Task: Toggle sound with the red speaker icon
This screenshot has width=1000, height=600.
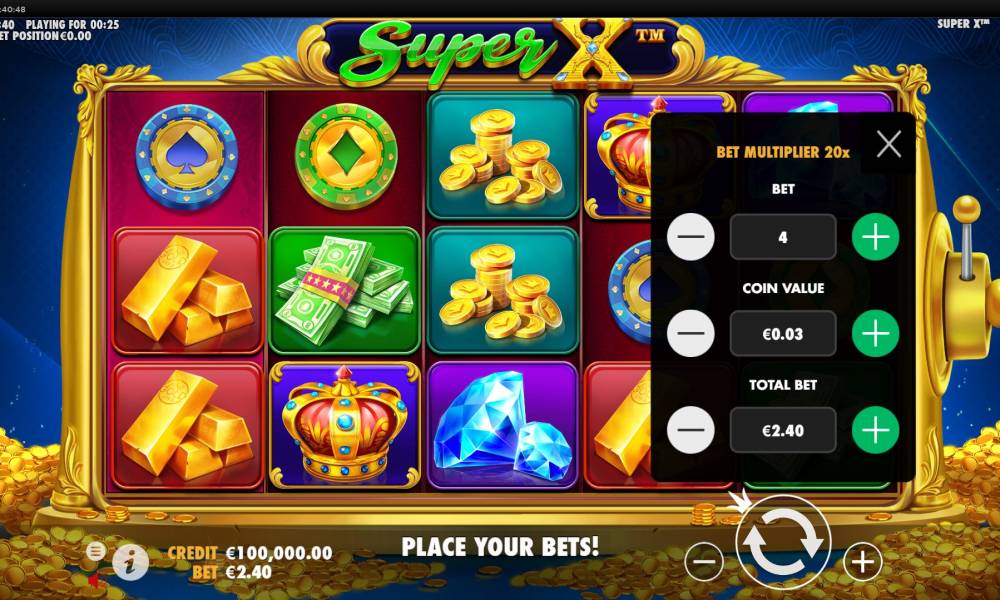Action: (94, 579)
